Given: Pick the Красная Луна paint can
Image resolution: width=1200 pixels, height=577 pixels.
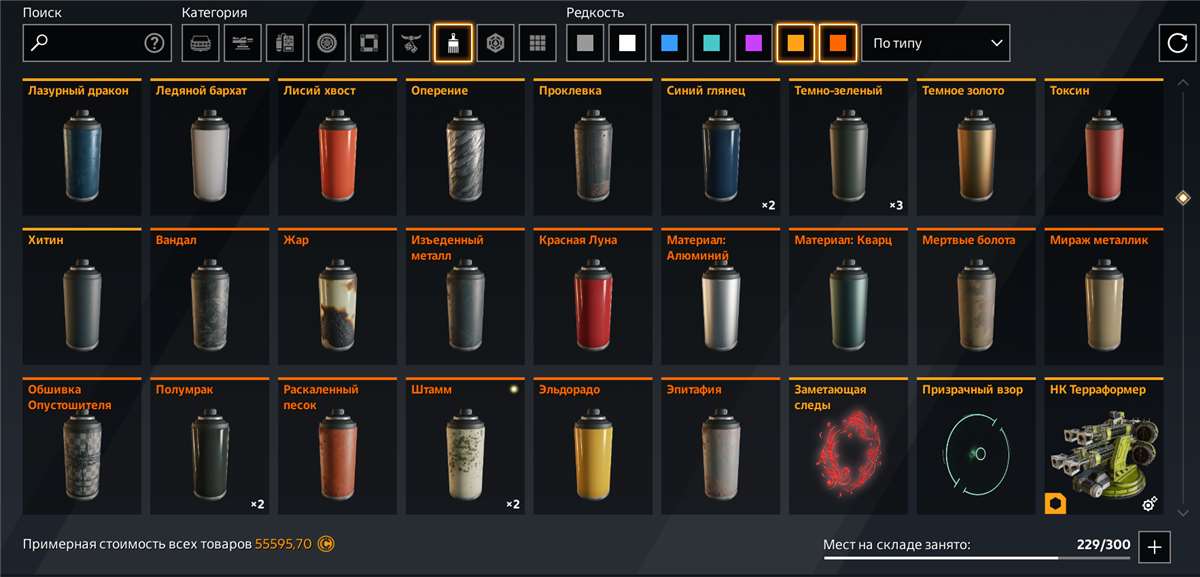Looking at the screenshot, I should pyautogui.click(x=593, y=298).
